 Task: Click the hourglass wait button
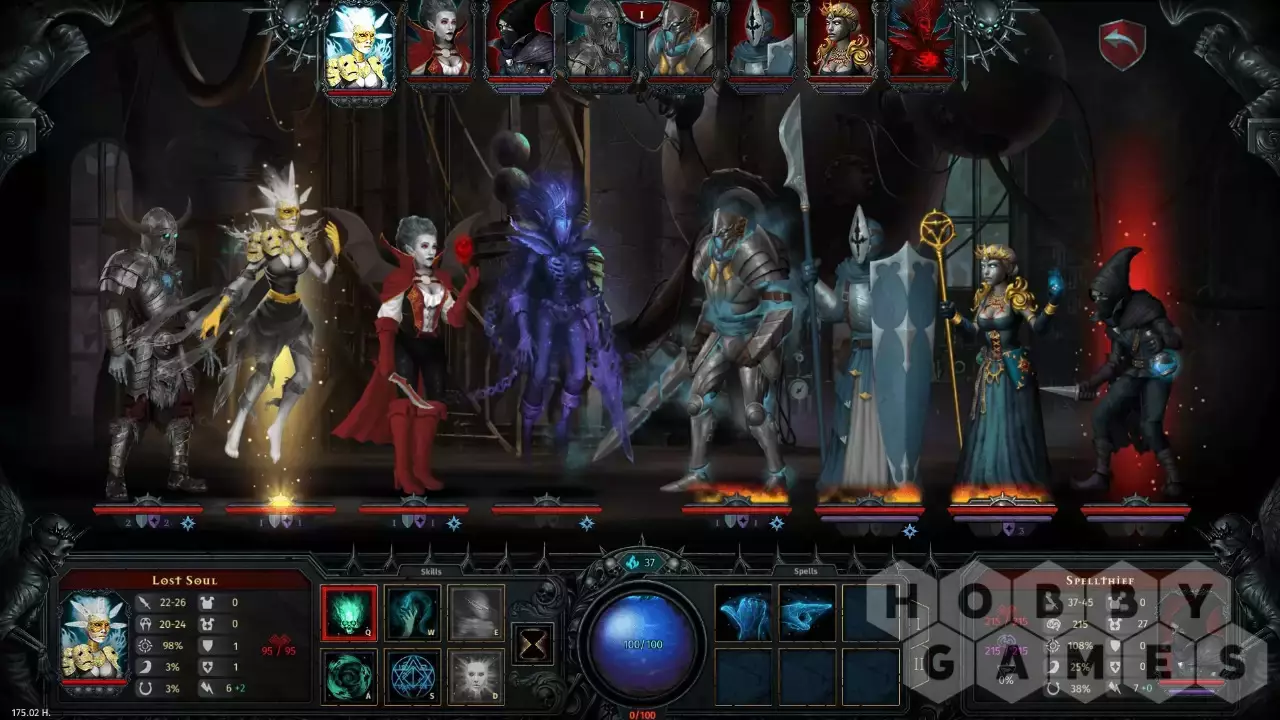[533, 643]
